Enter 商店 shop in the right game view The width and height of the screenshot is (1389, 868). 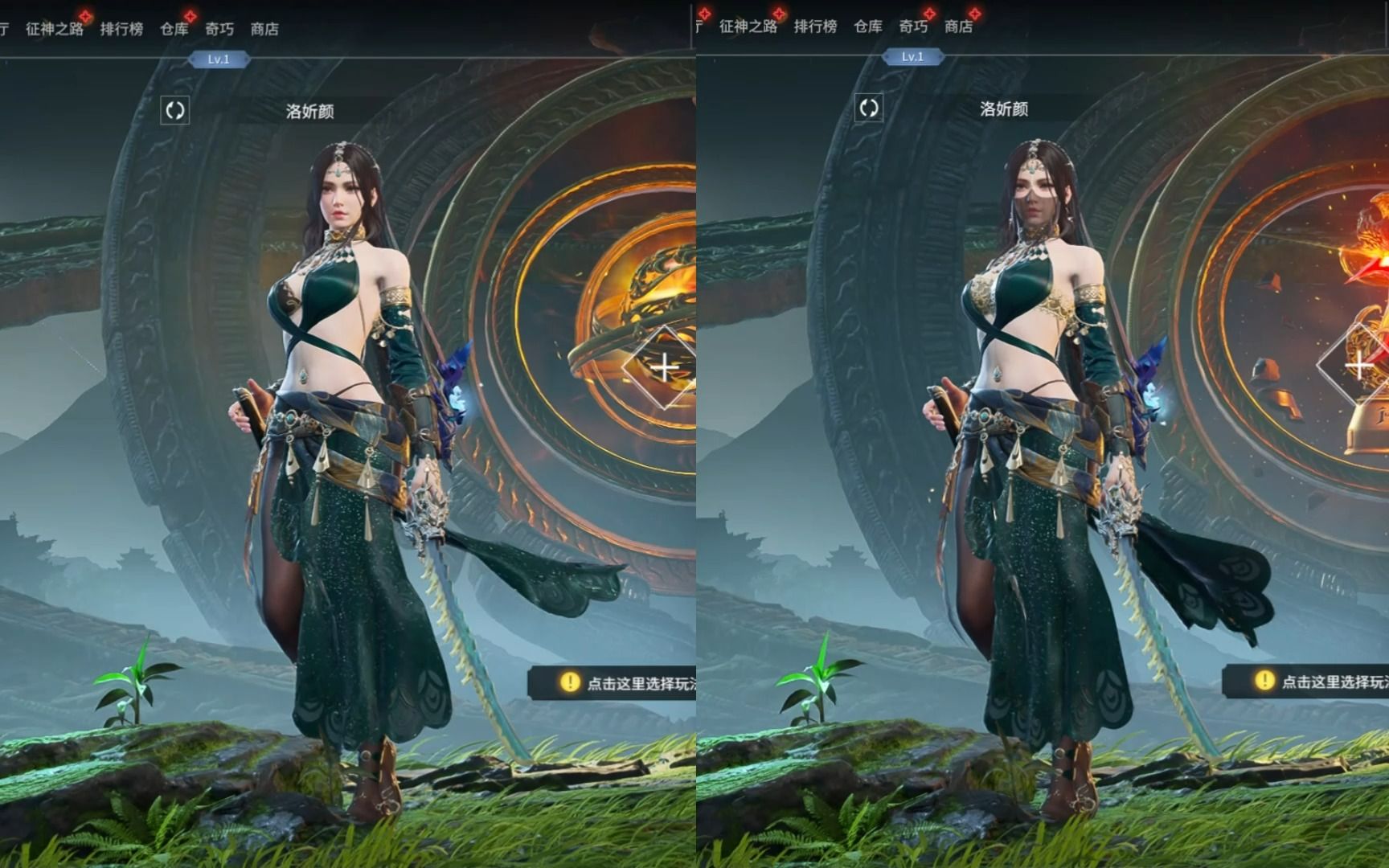(958, 27)
